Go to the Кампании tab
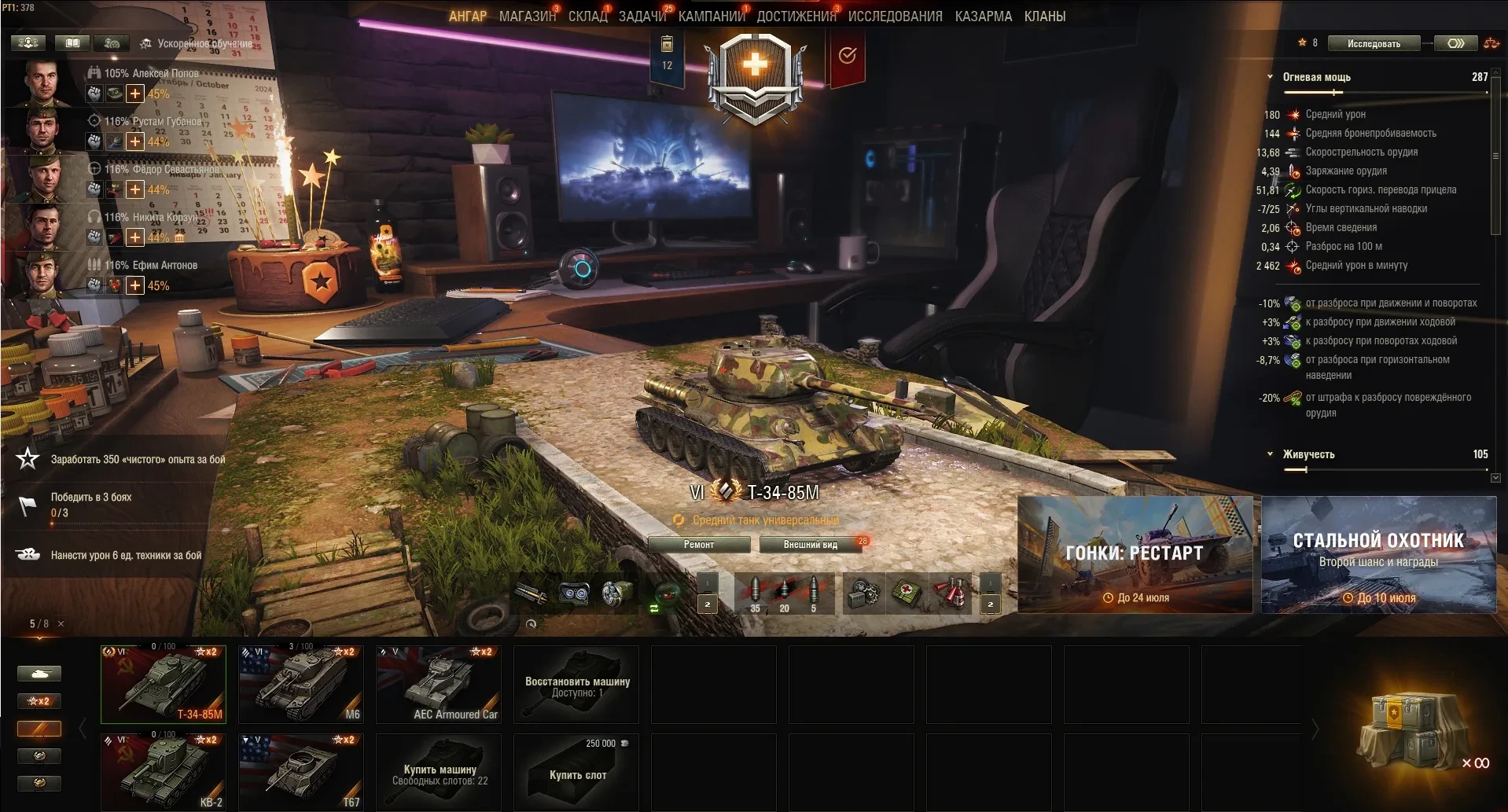The height and width of the screenshot is (812, 1508). 711,17
